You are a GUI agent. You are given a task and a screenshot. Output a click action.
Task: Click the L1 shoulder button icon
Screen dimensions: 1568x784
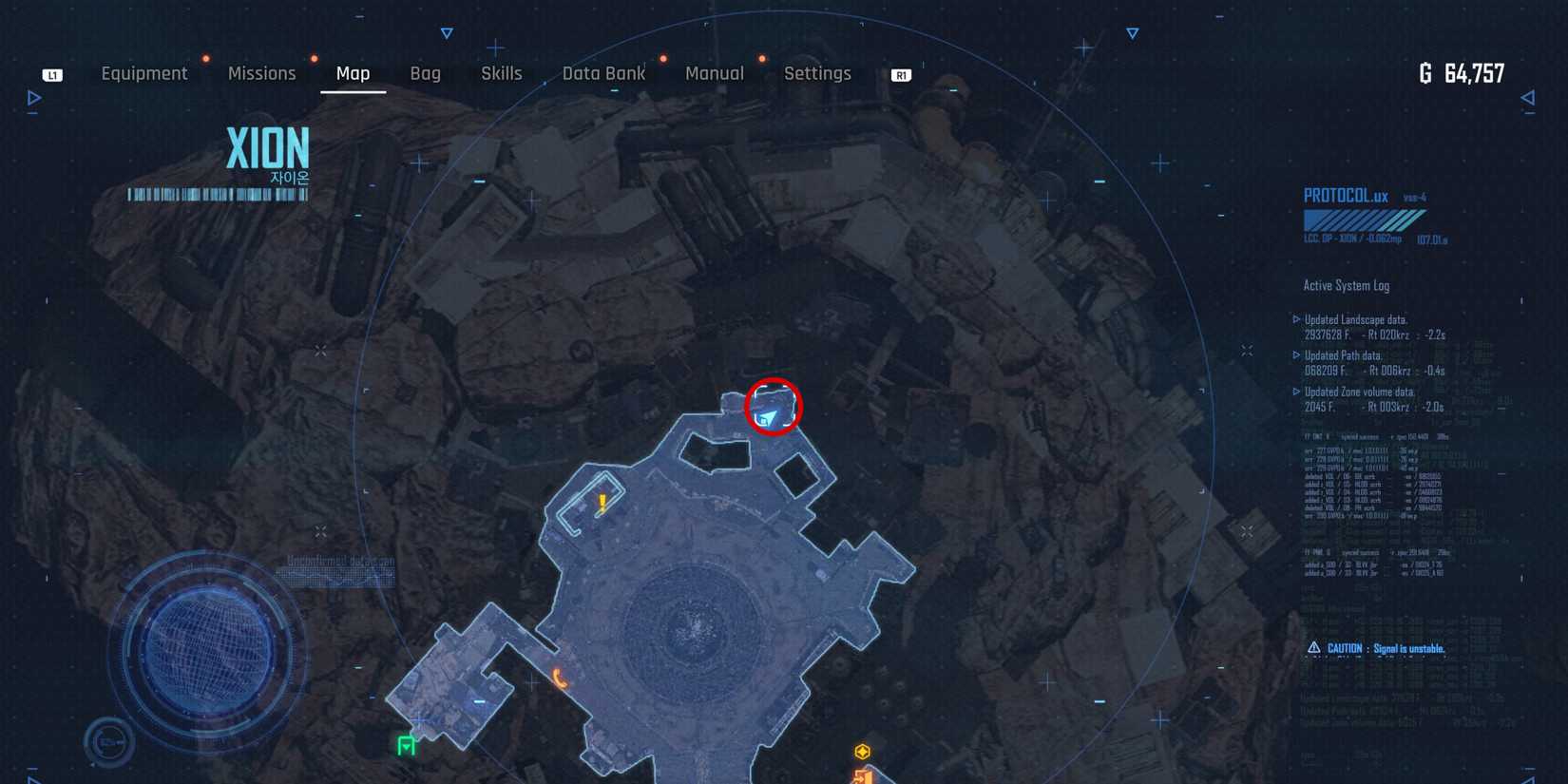[x=52, y=74]
